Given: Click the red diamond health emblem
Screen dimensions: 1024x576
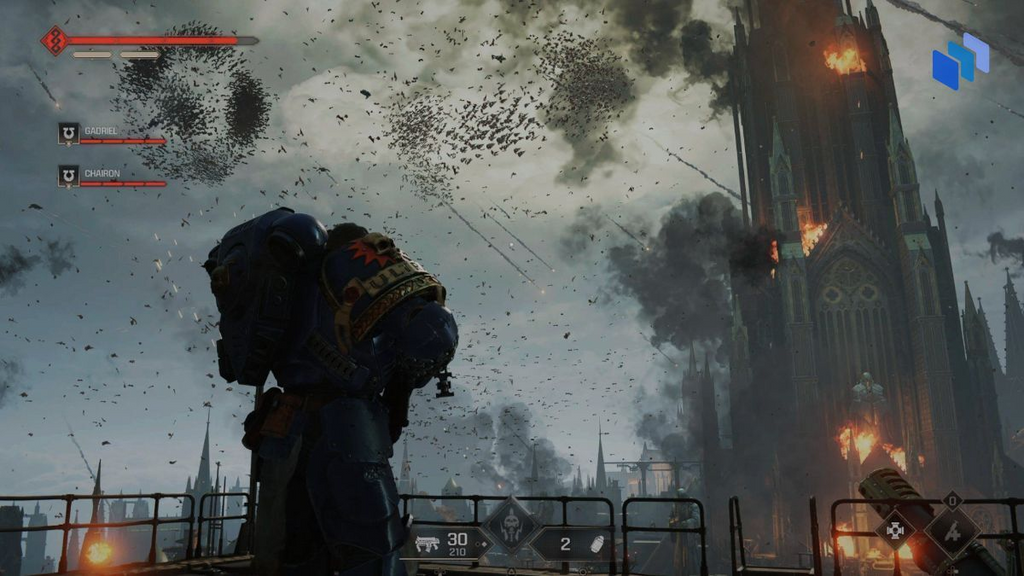Looking at the screenshot, I should point(53,41).
